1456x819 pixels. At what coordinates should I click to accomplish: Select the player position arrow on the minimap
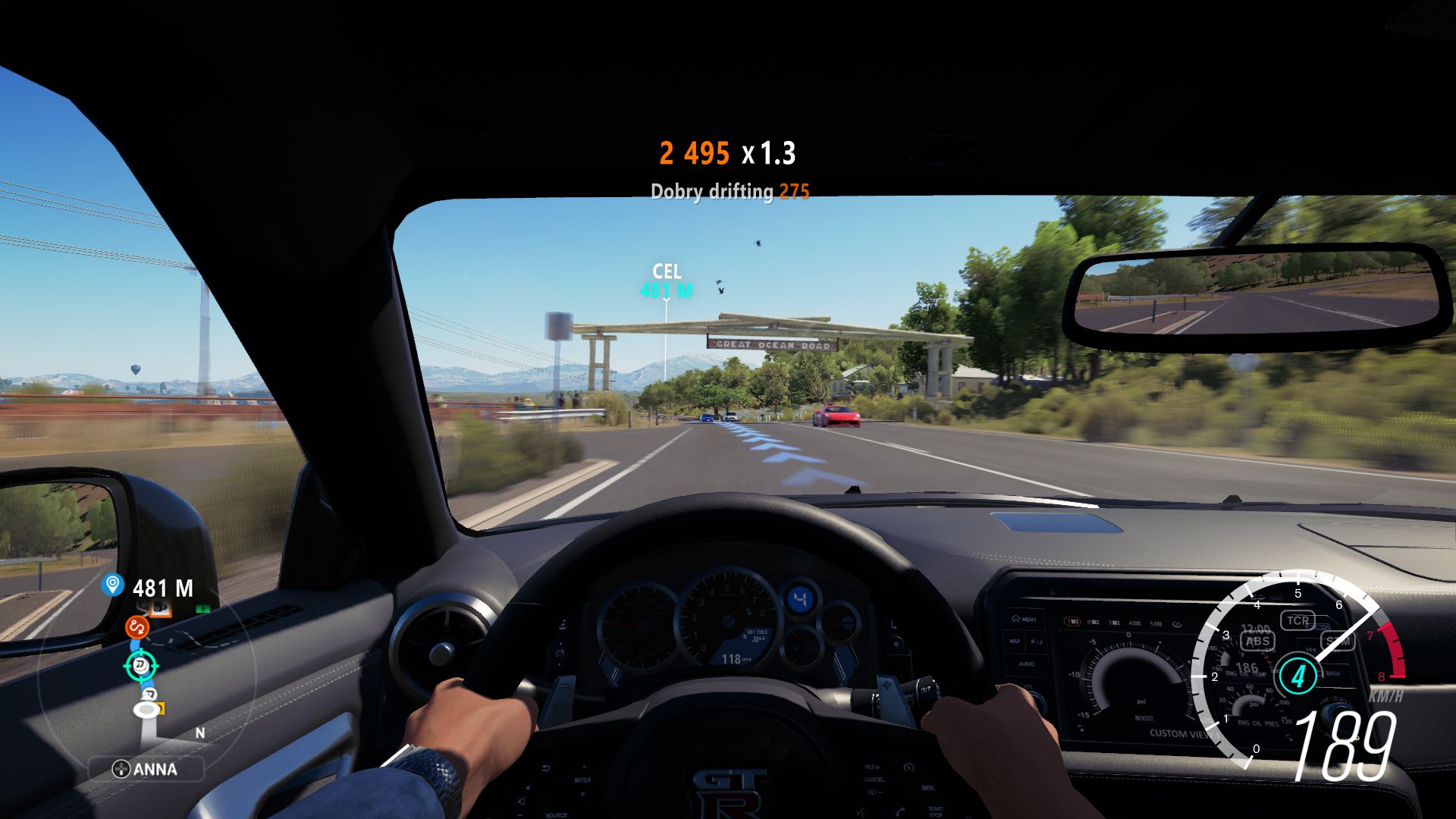coord(146,711)
